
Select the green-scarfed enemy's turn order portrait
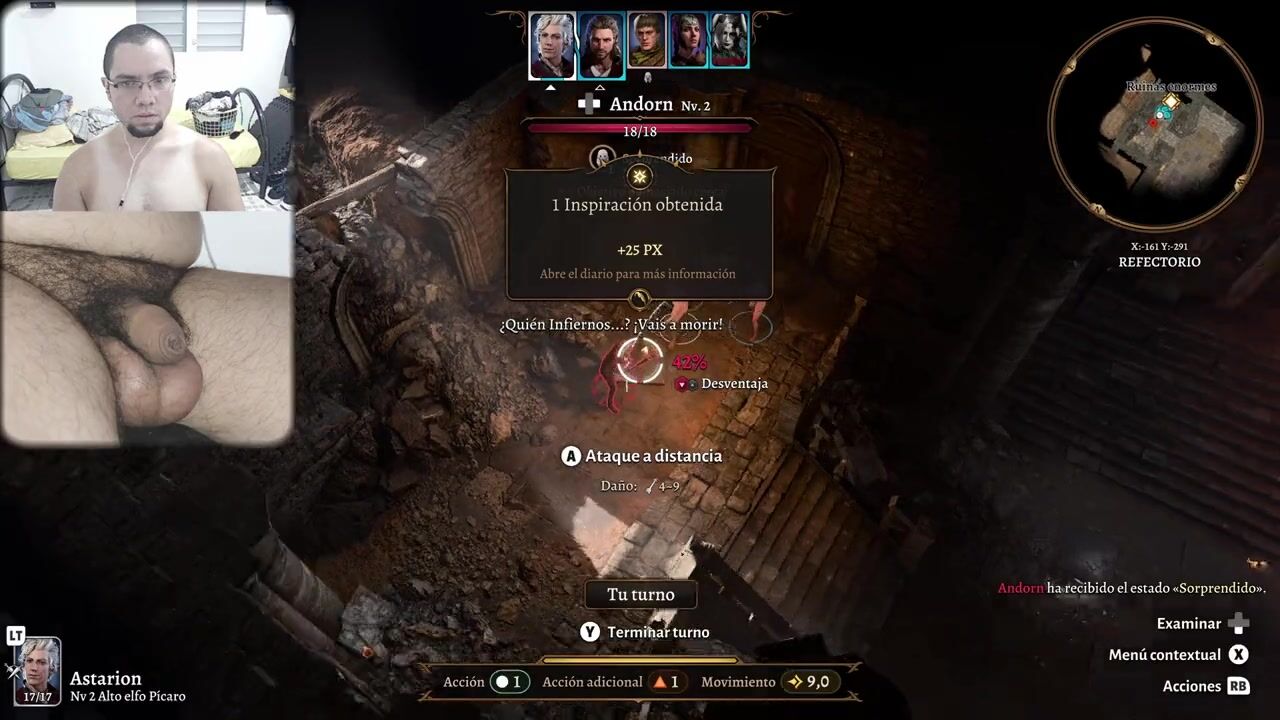tap(647, 40)
